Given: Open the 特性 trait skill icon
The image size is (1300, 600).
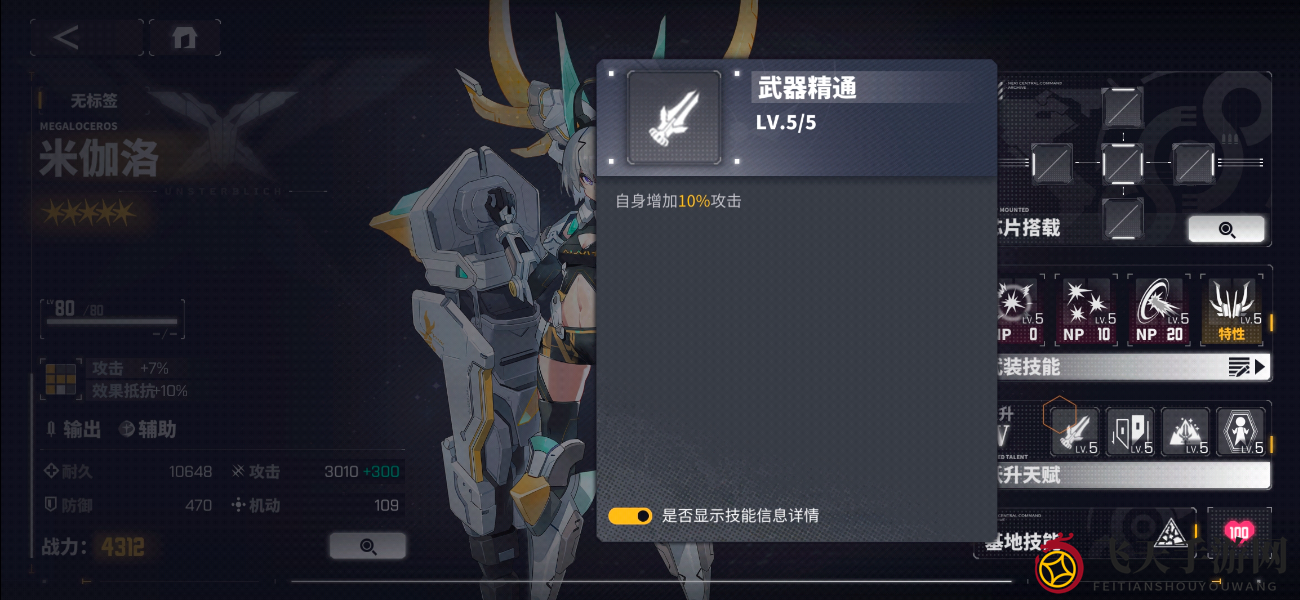Looking at the screenshot, I should (1231, 309).
